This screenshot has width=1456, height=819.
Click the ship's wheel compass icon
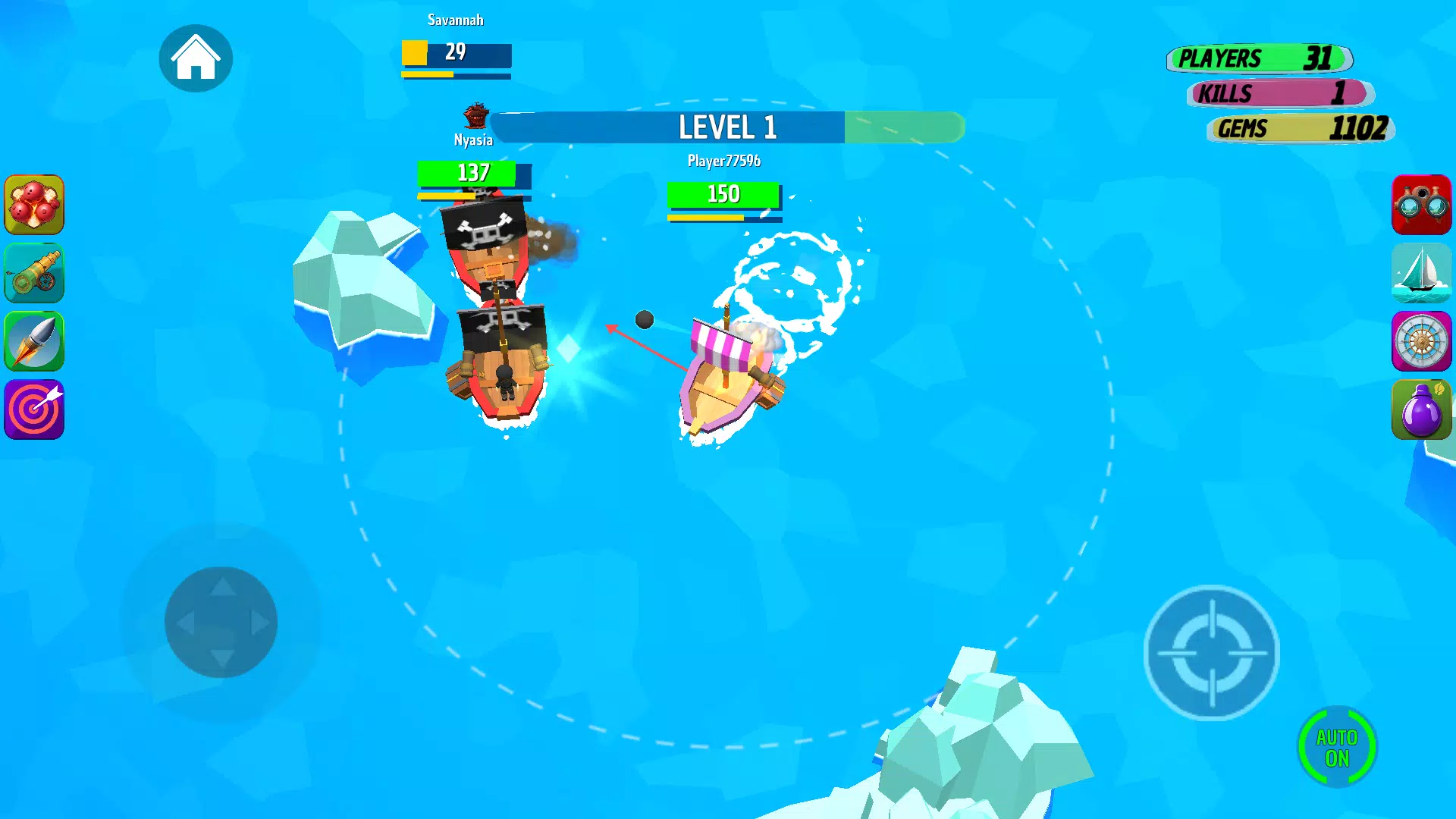tap(1422, 341)
